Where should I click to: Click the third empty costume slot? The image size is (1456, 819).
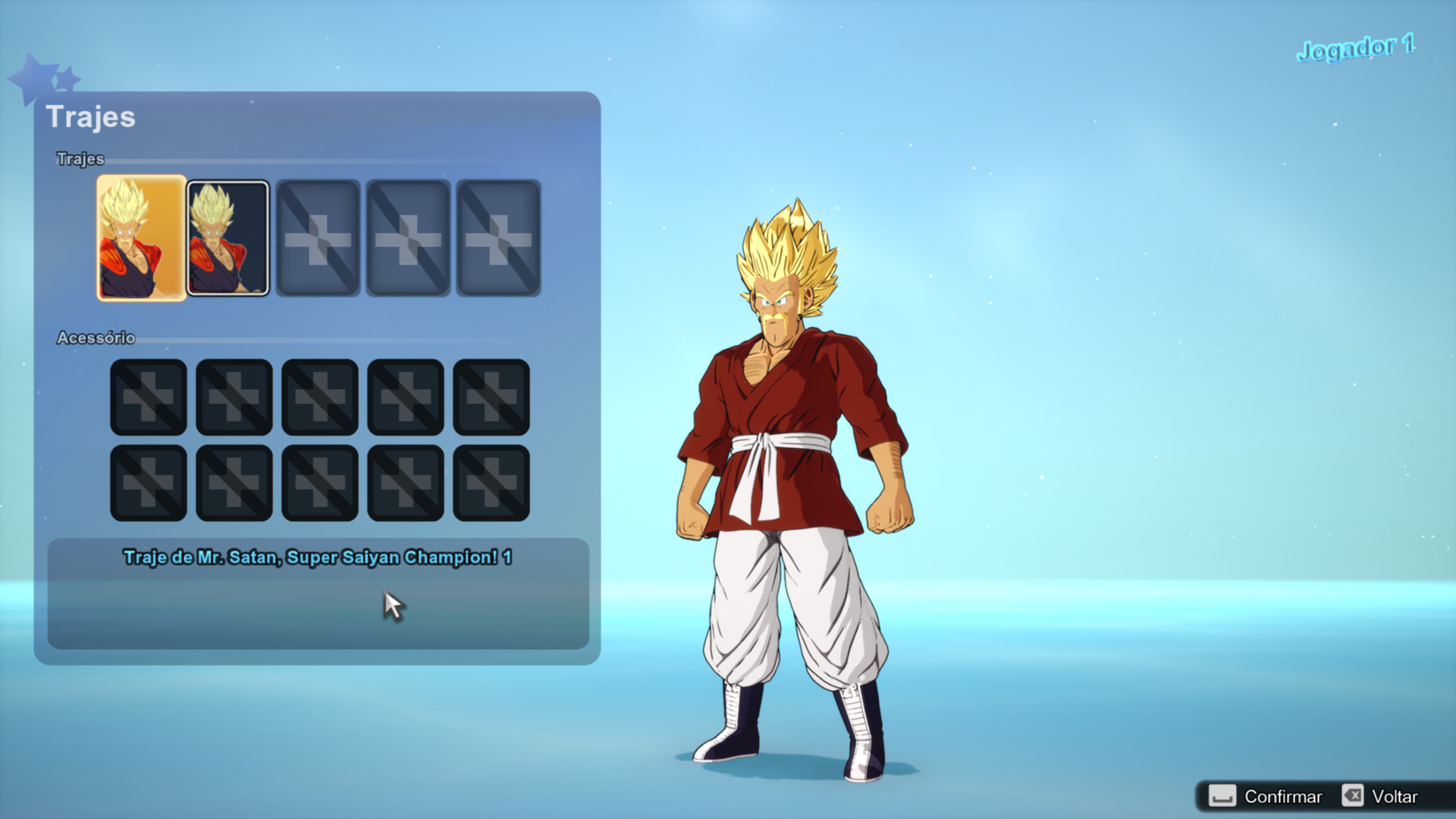pyautogui.click(x=318, y=238)
